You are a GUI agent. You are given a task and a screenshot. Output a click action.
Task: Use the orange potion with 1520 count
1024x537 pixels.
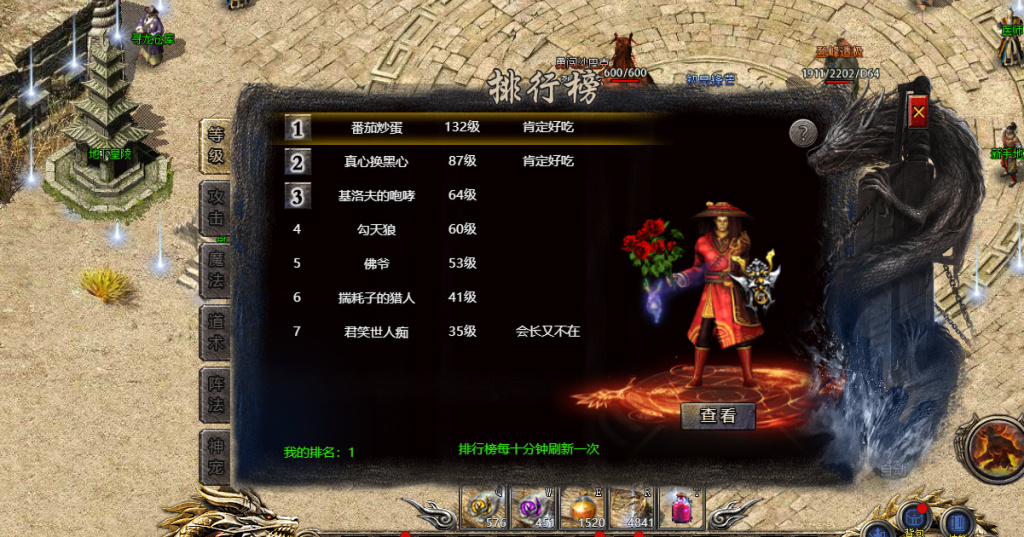click(583, 509)
